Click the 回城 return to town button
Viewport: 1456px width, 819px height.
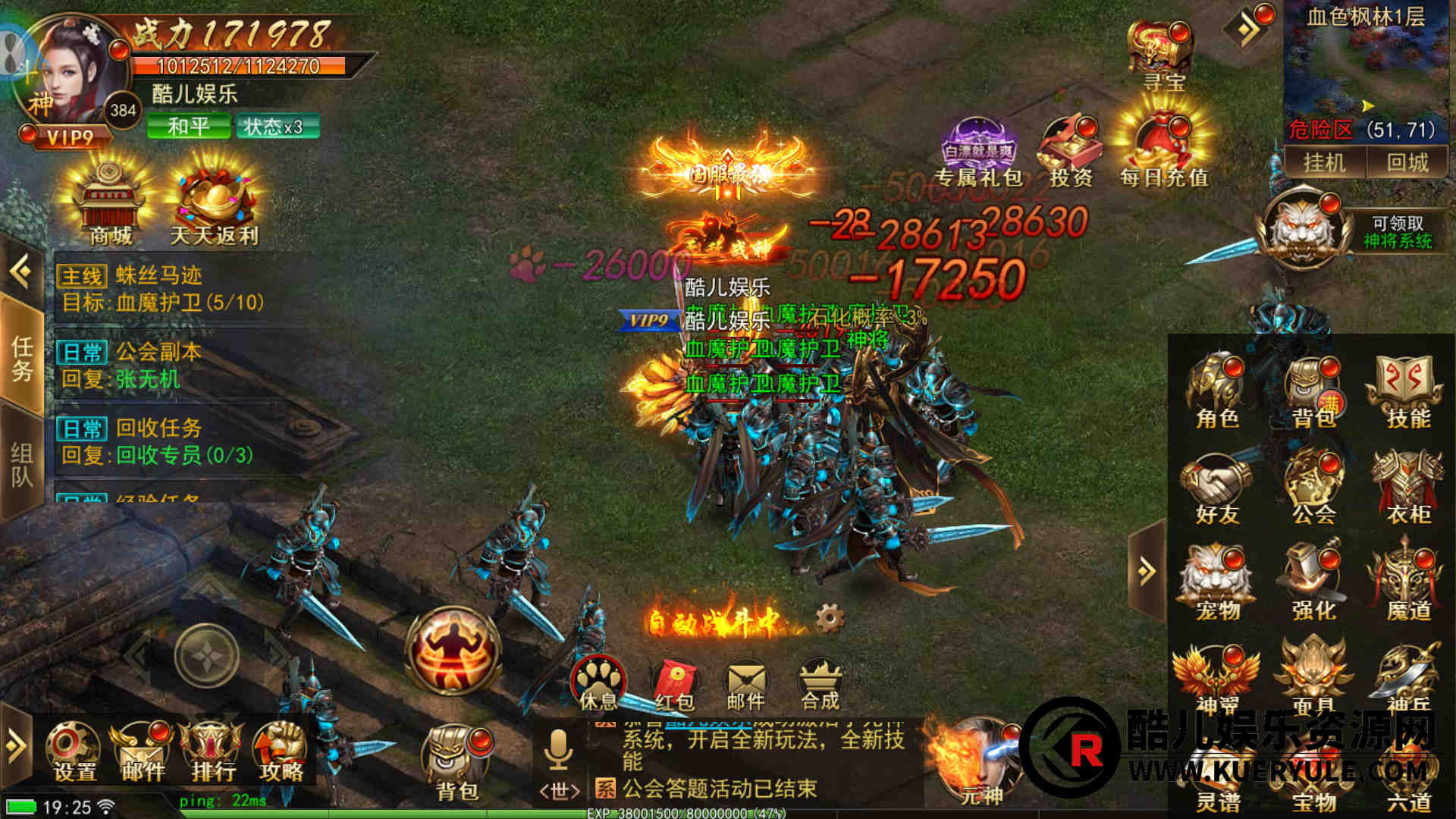pos(1407,162)
